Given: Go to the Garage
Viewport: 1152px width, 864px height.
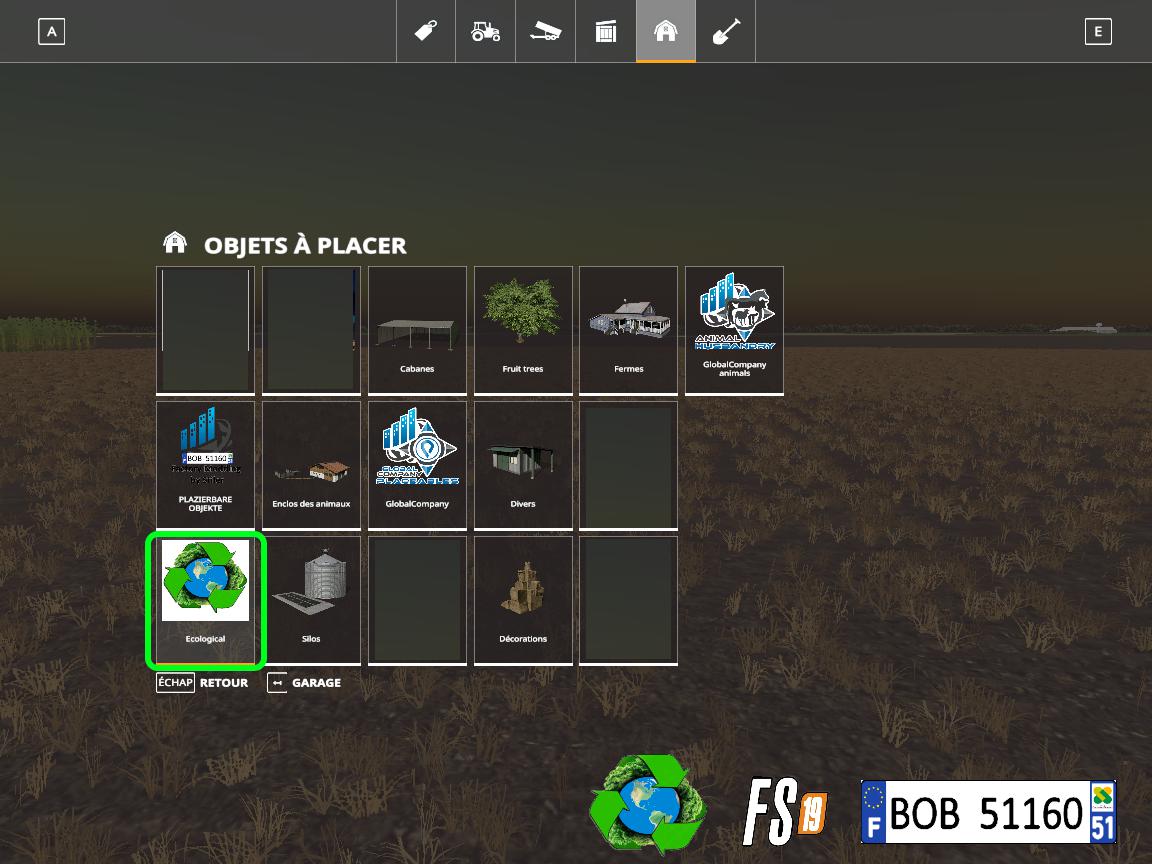Looking at the screenshot, I should [305, 683].
